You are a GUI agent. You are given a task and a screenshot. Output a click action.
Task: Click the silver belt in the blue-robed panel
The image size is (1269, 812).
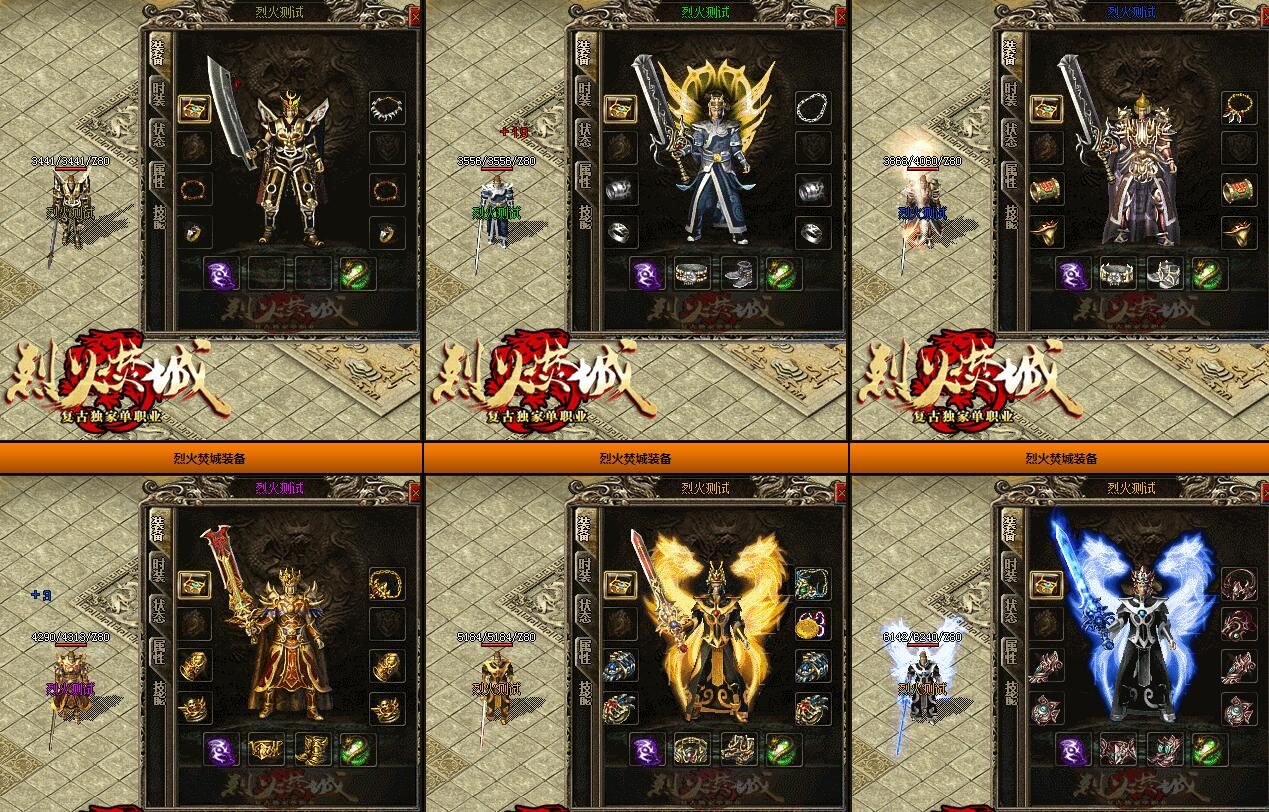[692, 274]
